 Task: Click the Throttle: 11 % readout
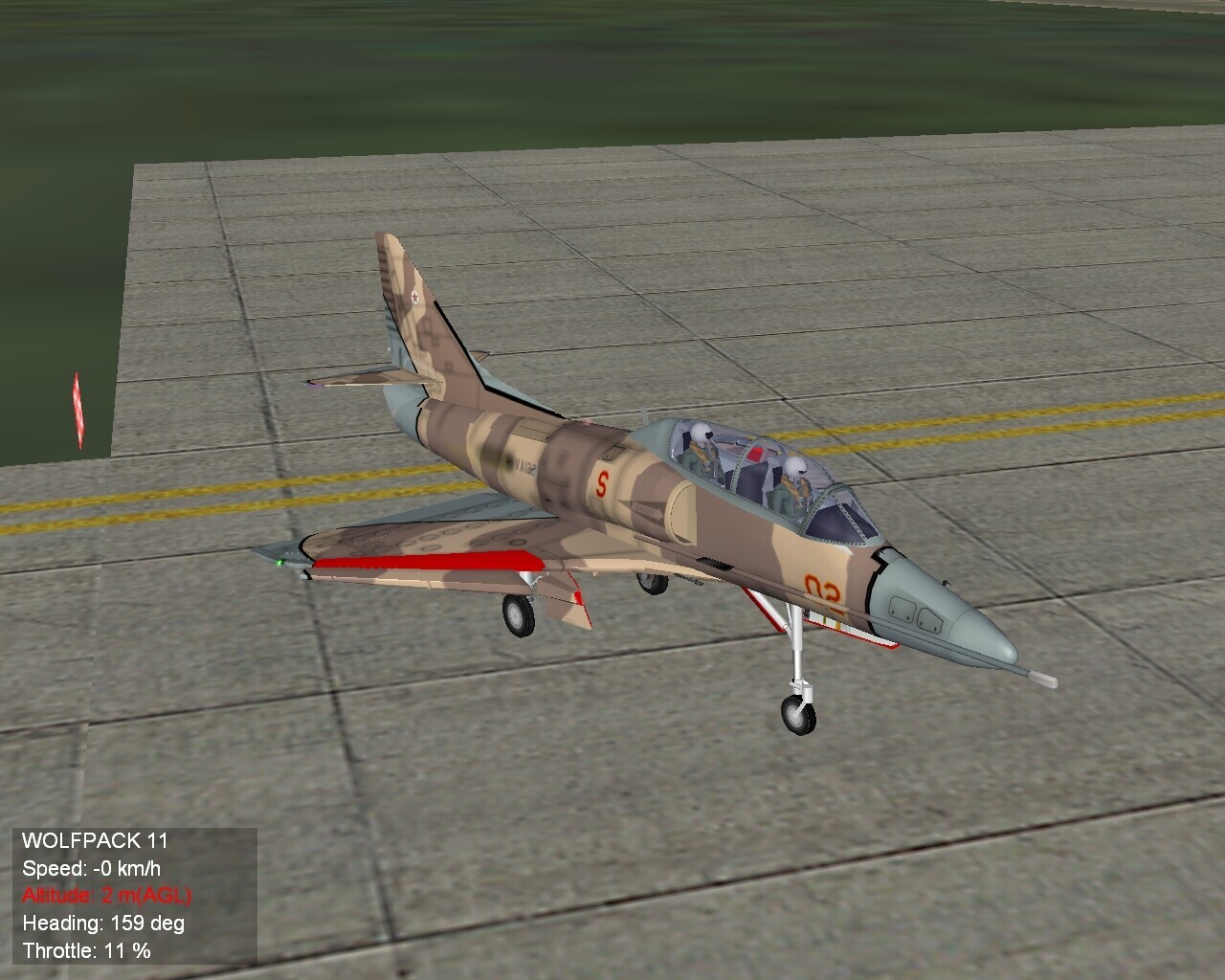pyautogui.click(x=88, y=947)
